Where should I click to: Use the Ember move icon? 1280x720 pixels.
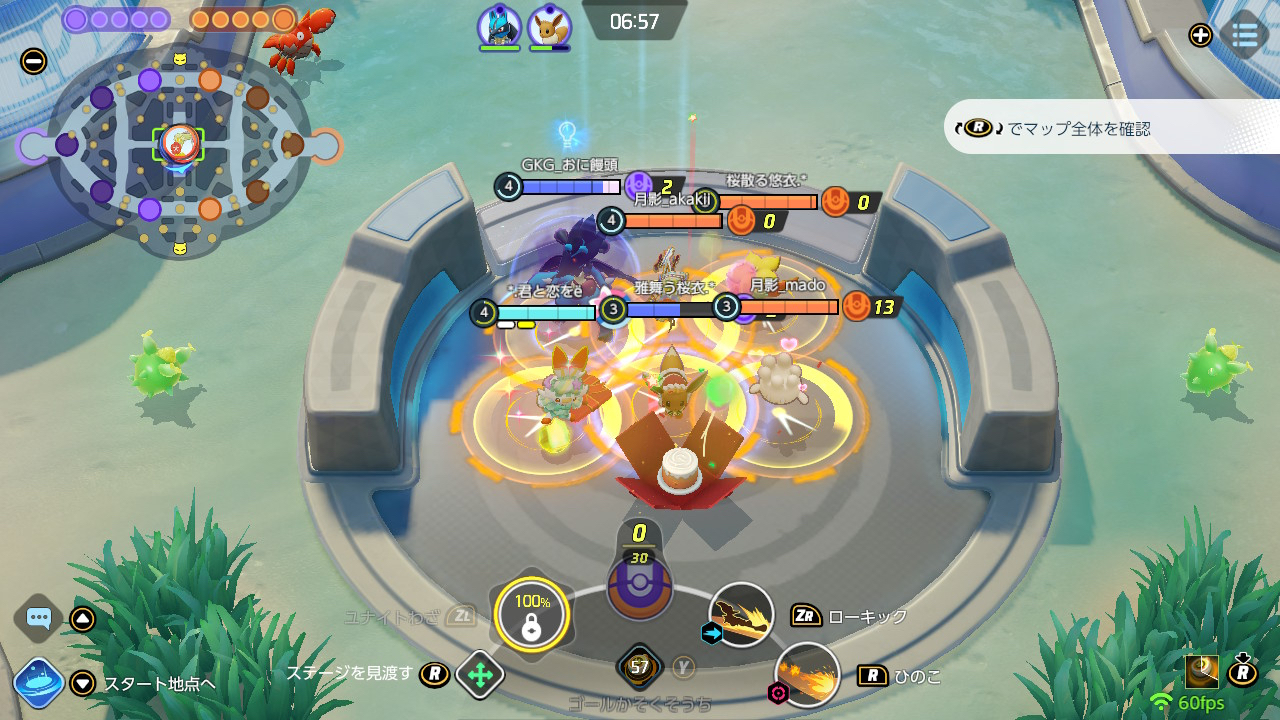tap(808, 674)
